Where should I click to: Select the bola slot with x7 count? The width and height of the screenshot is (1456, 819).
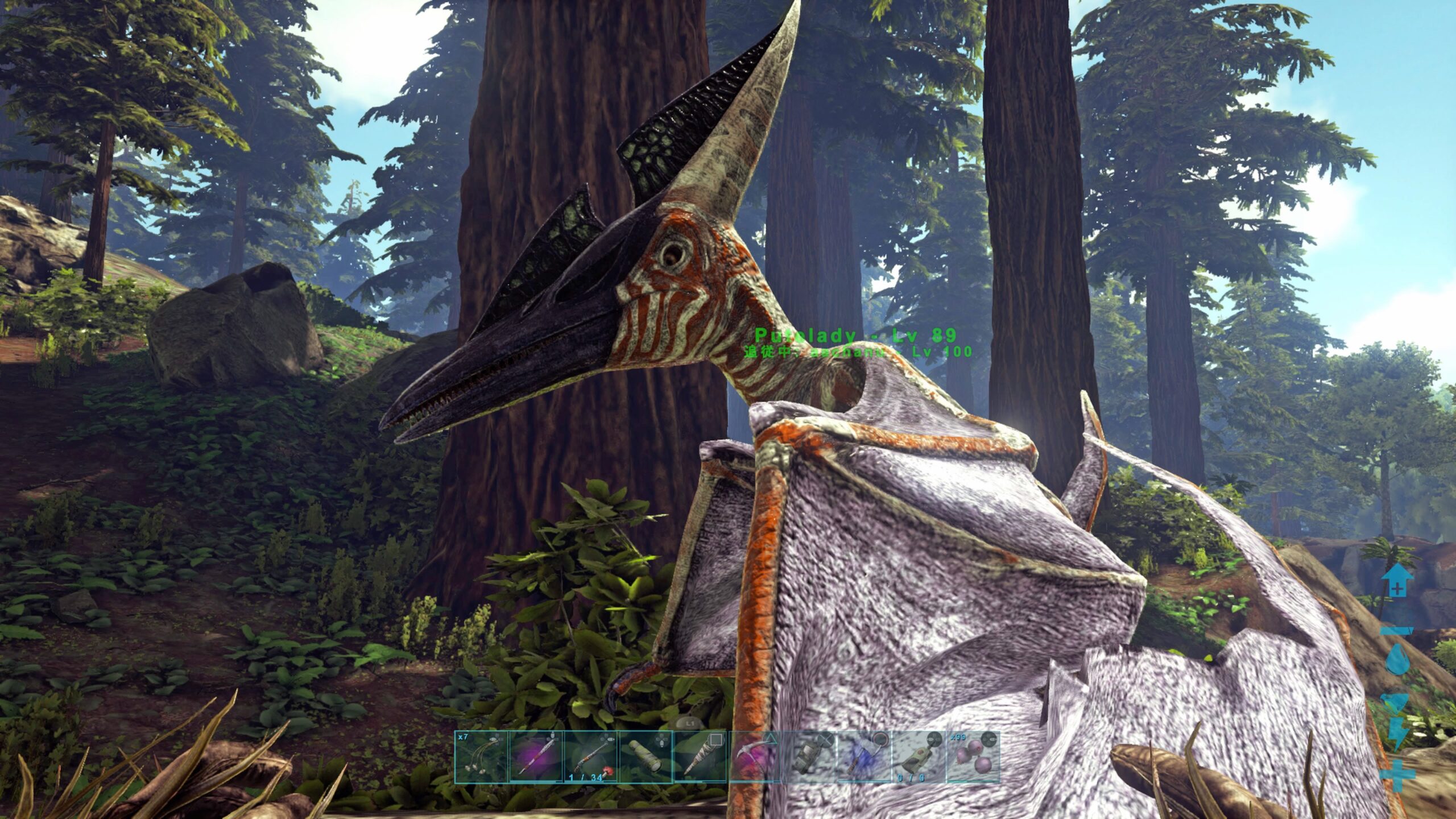[x=481, y=757]
